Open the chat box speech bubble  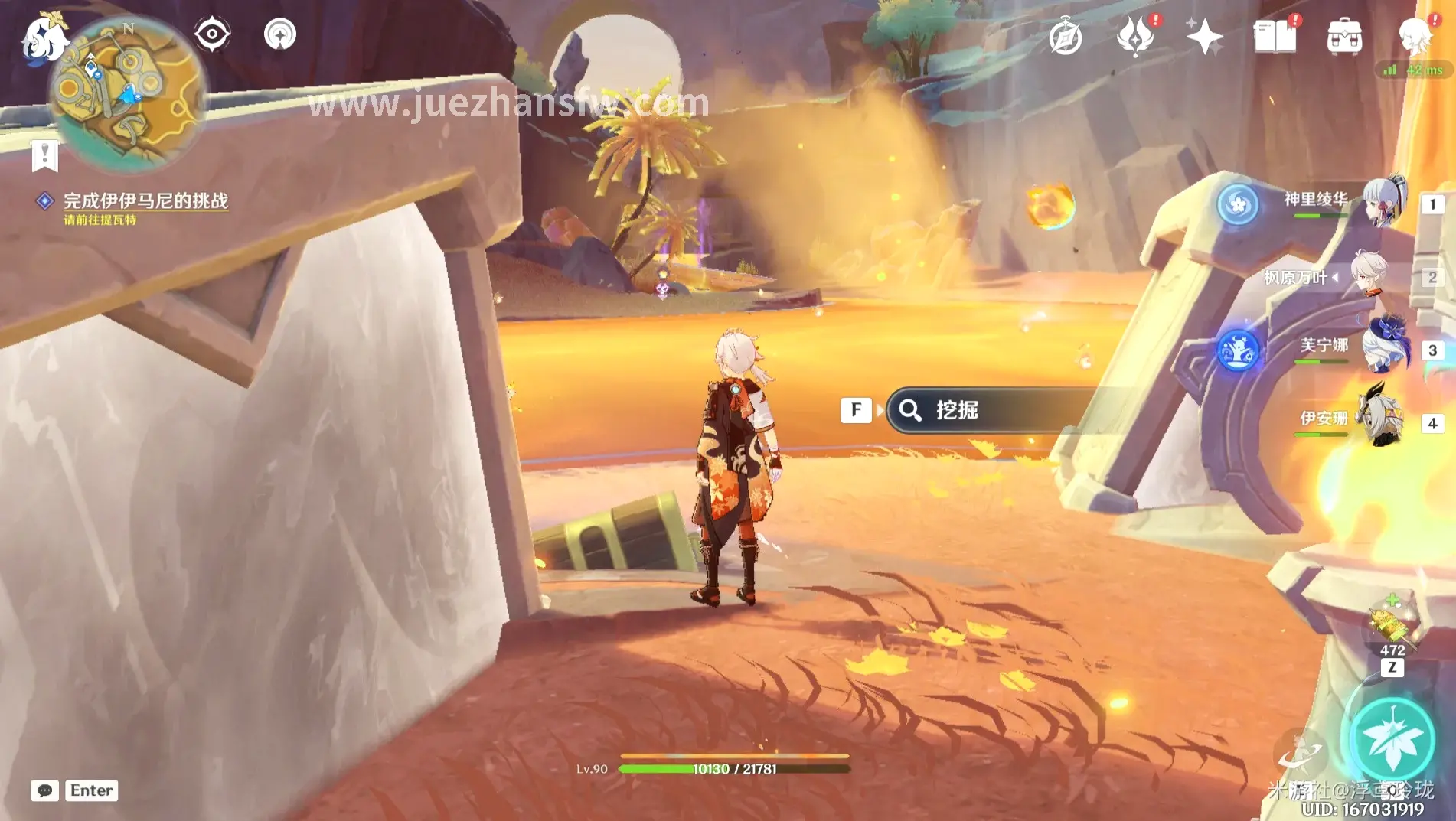(45, 790)
